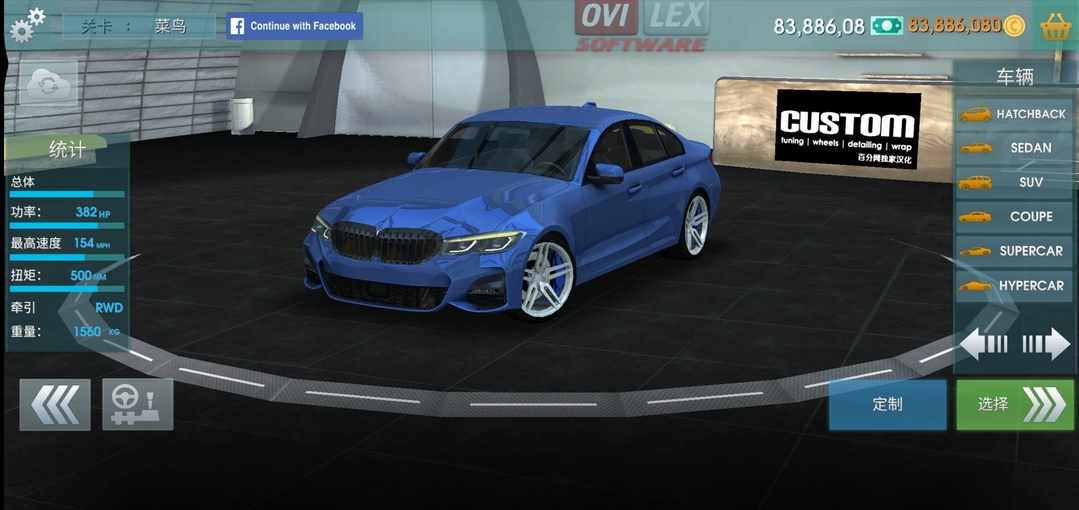
Task: Click the gold coin currency icon
Action: 1014,26
